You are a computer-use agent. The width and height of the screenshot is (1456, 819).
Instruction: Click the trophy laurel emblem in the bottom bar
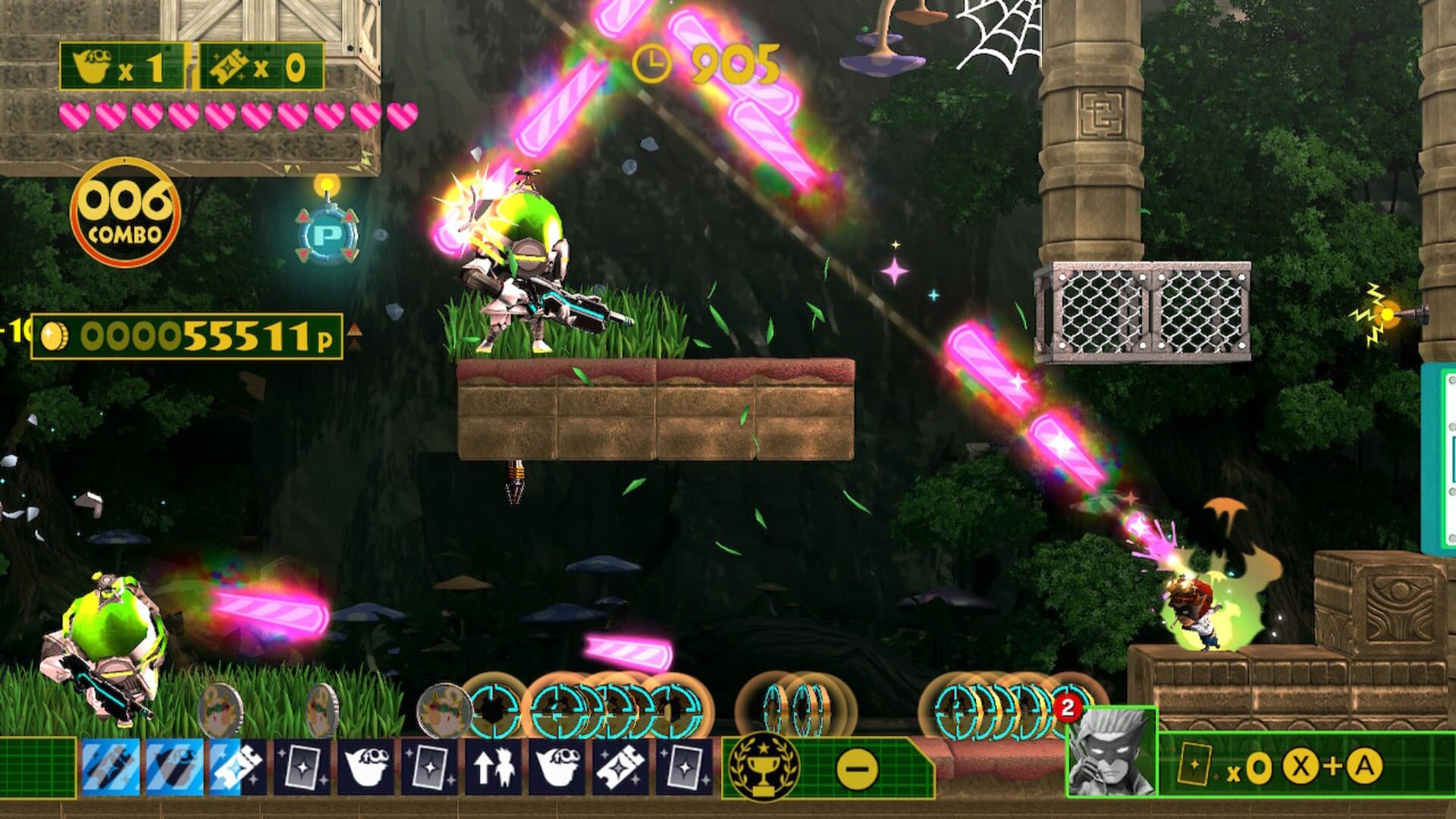(x=767, y=768)
